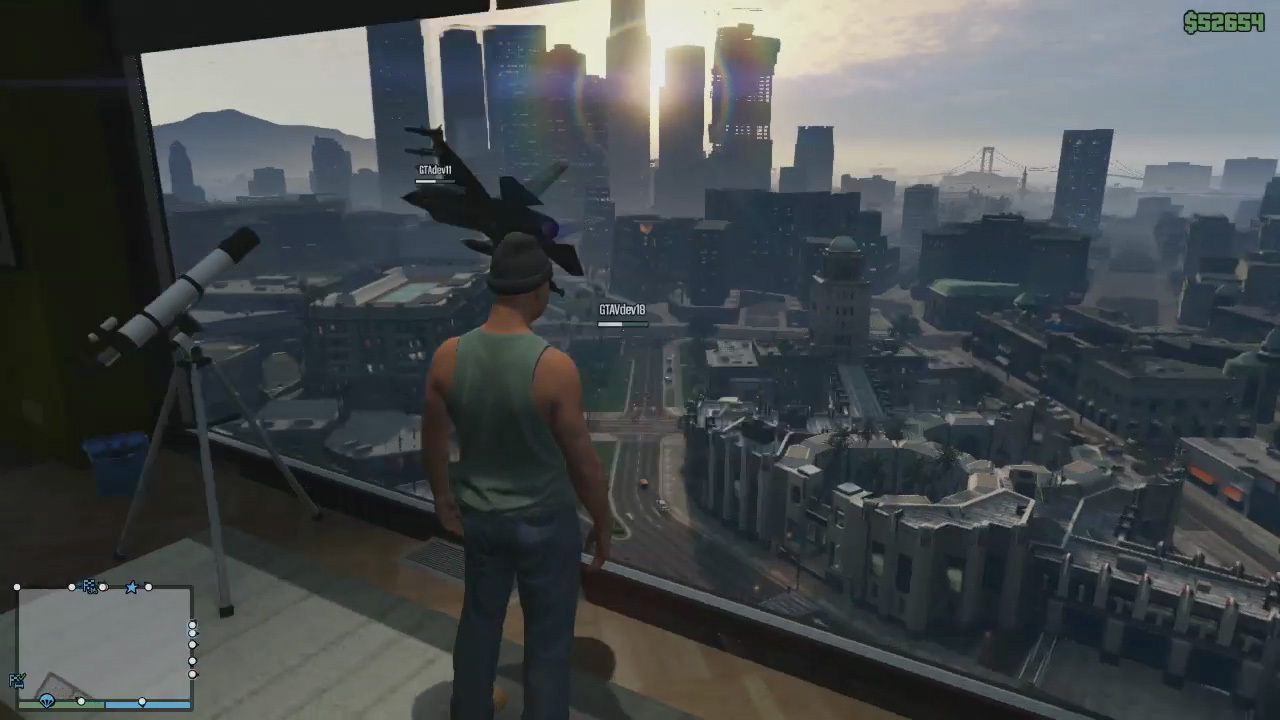1280x720 pixels.
Task: Select the checkered flag blip atop the minimap
Action: click(90, 586)
